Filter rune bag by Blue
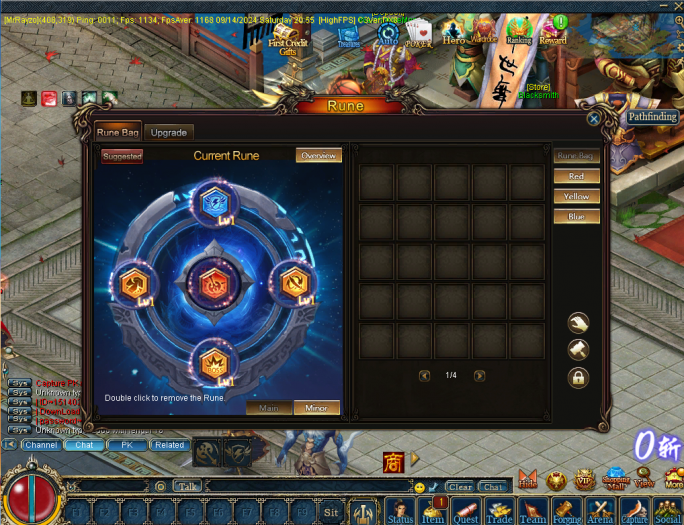This screenshot has height=525, width=684. pyautogui.click(x=576, y=217)
